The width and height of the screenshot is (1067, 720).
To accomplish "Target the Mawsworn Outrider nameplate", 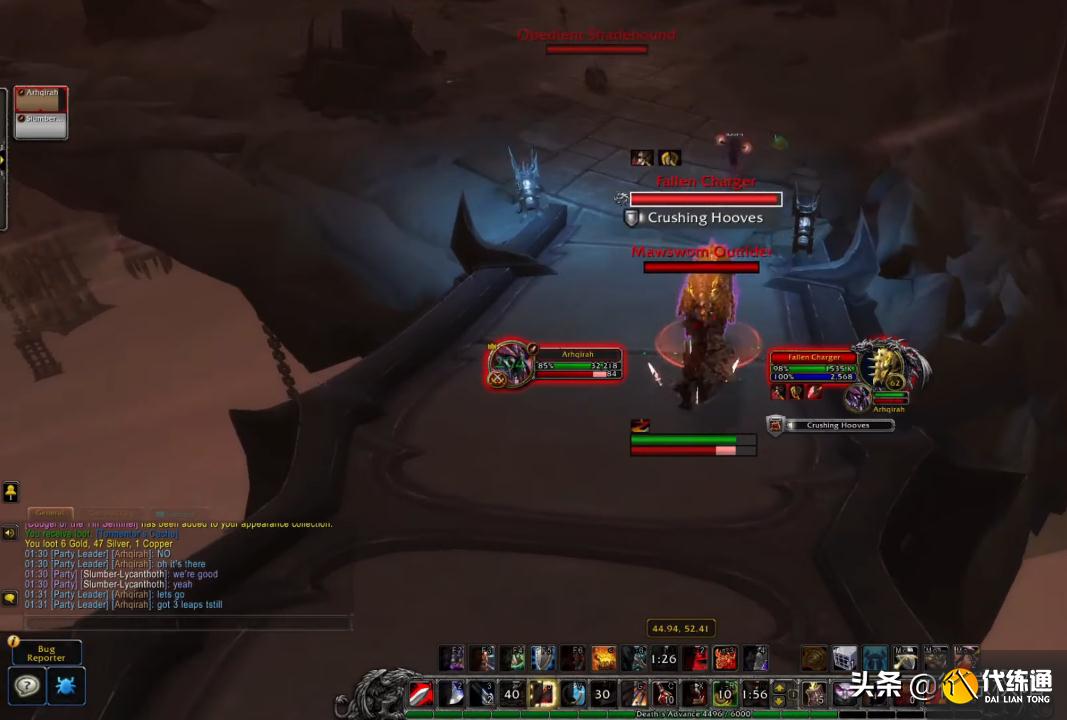I will coord(701,267).
